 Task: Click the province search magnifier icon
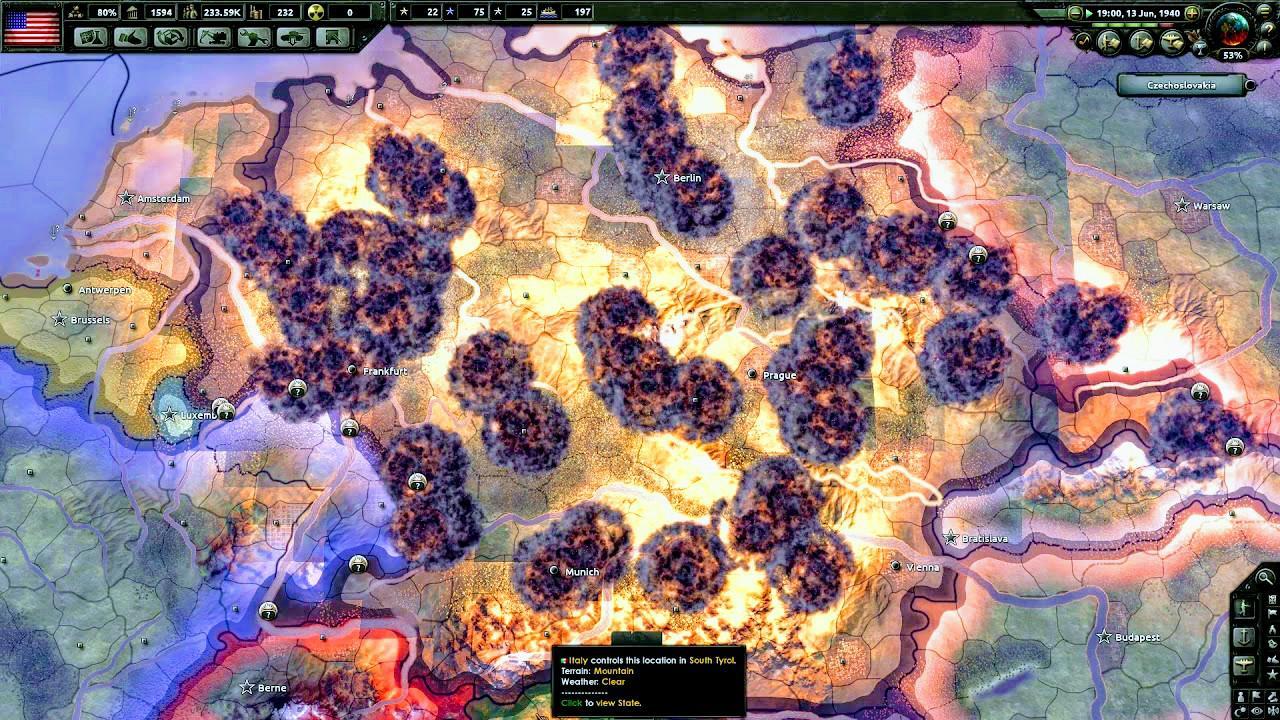tap(1263, 577)
